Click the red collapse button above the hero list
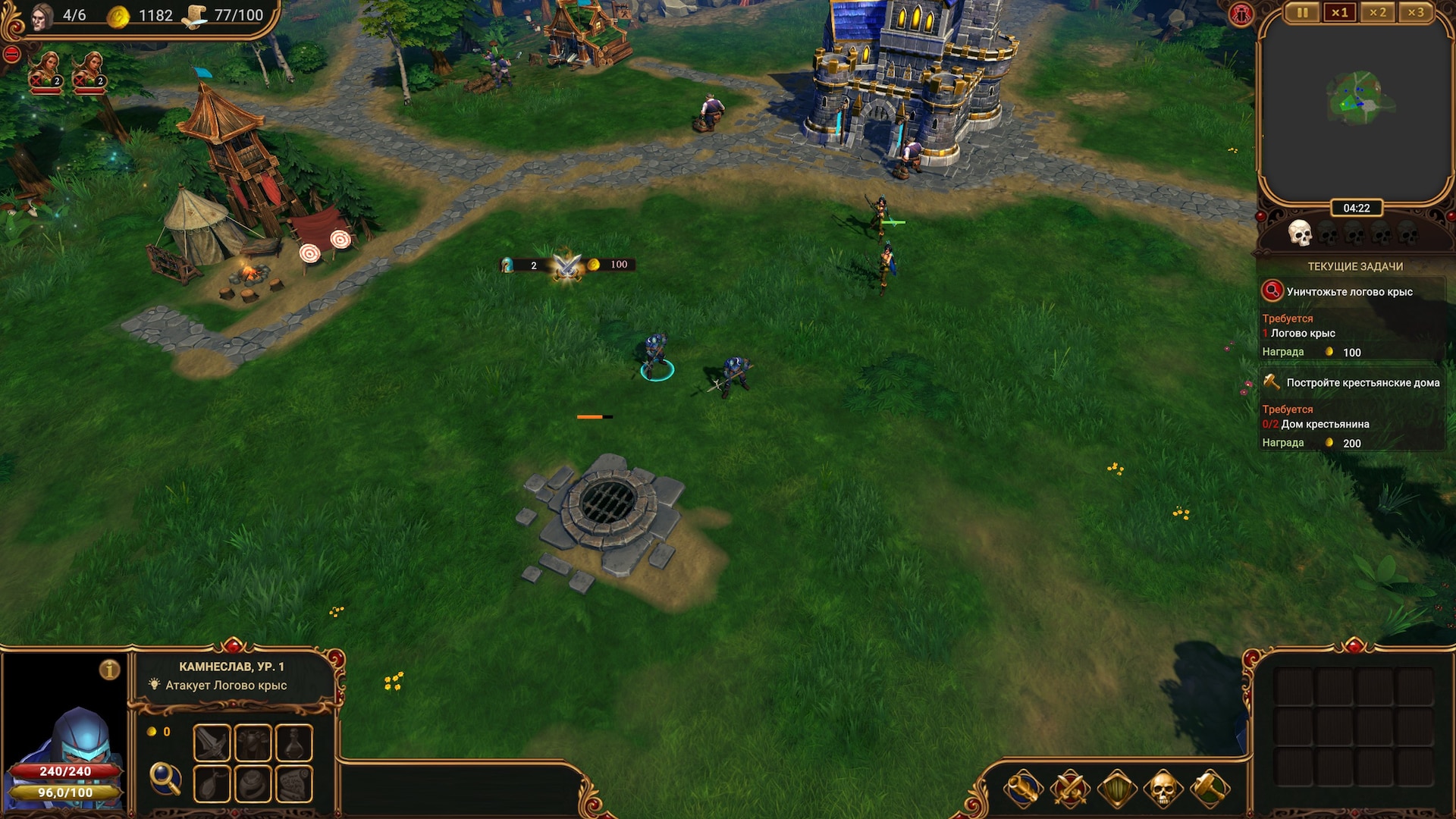Screen dimensions: 1456x819 (11, 55)
